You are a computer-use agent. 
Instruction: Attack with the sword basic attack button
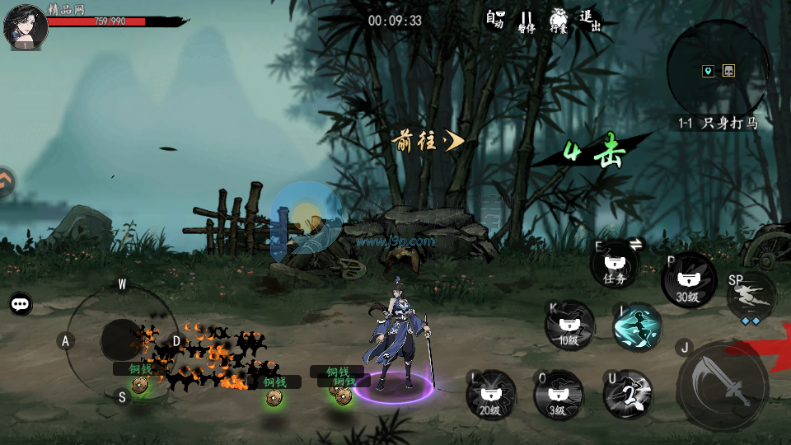point(722,386)
